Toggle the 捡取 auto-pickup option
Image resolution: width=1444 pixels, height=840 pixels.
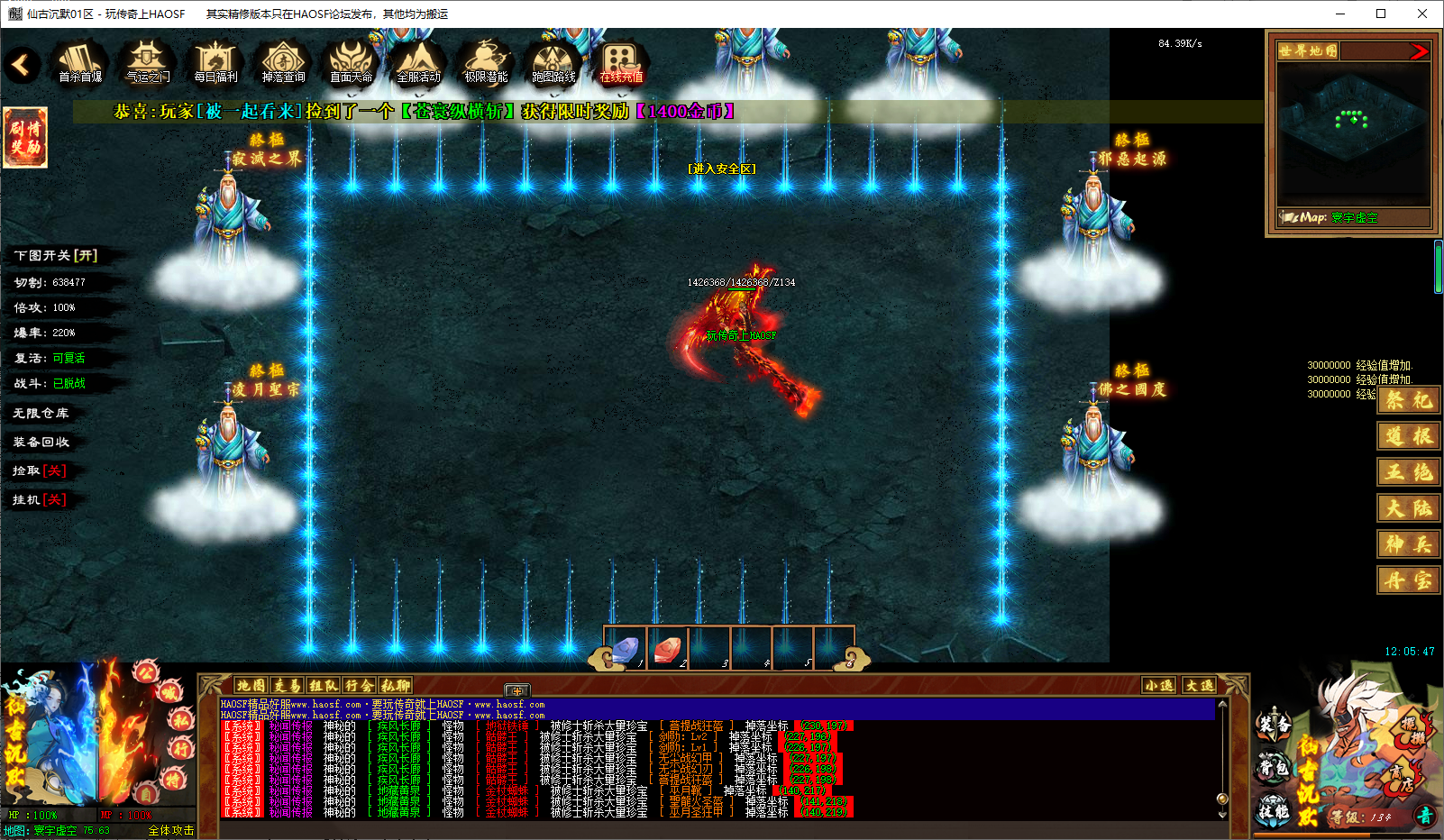coord(40,470)
